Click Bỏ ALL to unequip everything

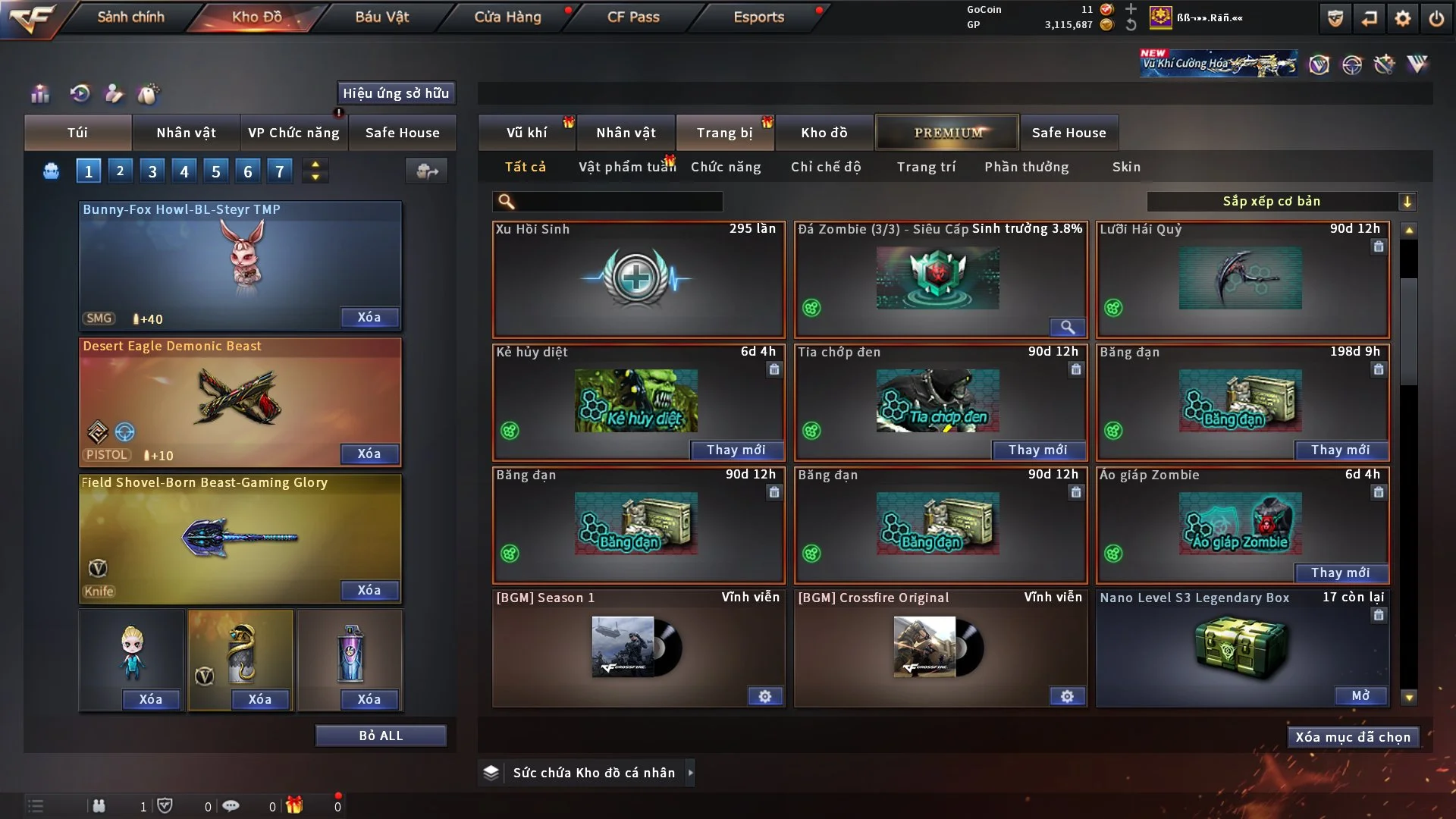[x=381, y=736]
